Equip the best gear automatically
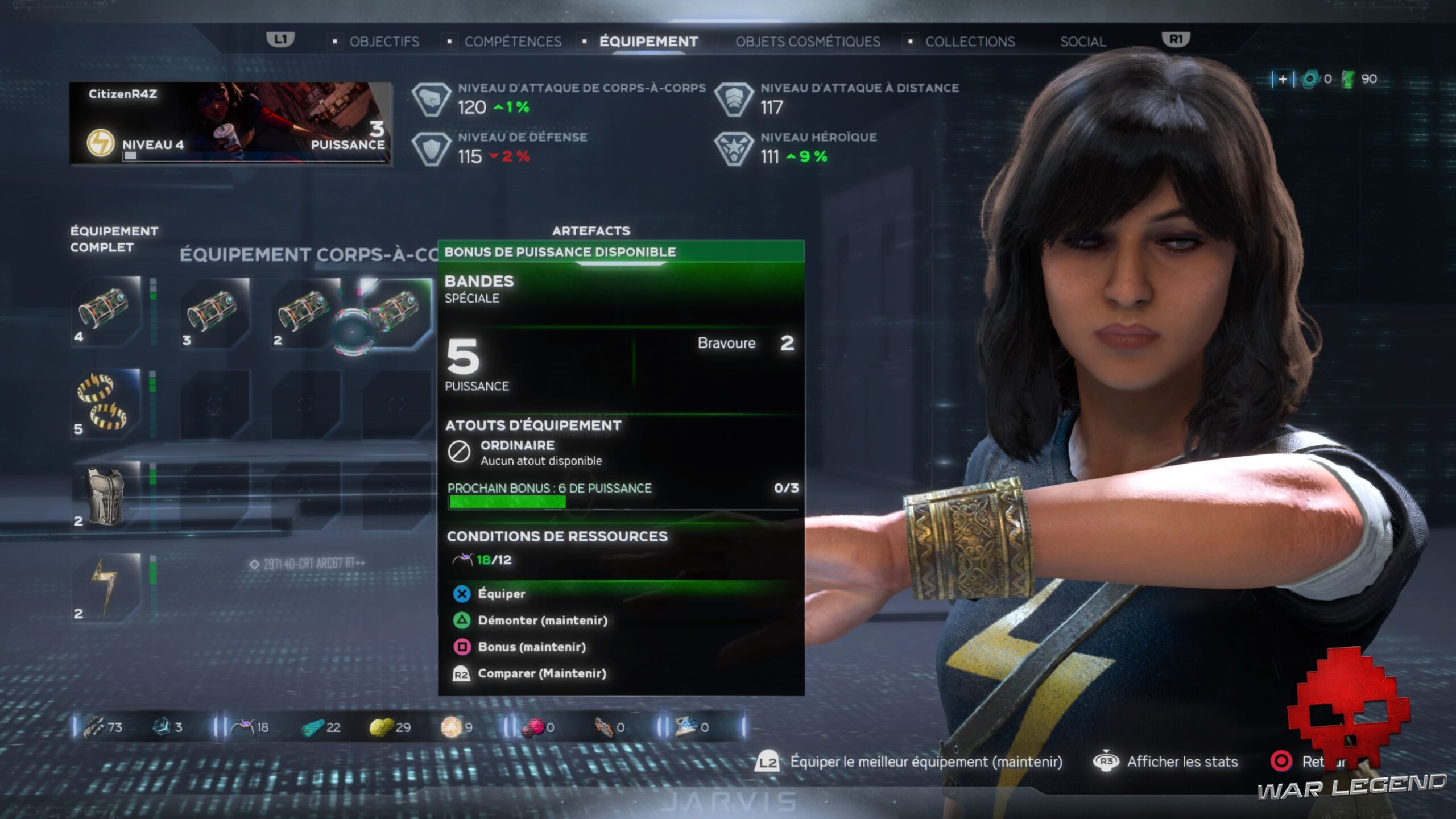Image resolution: width=1456 pixels, height=819 pixels. click(x=925, y=762)
